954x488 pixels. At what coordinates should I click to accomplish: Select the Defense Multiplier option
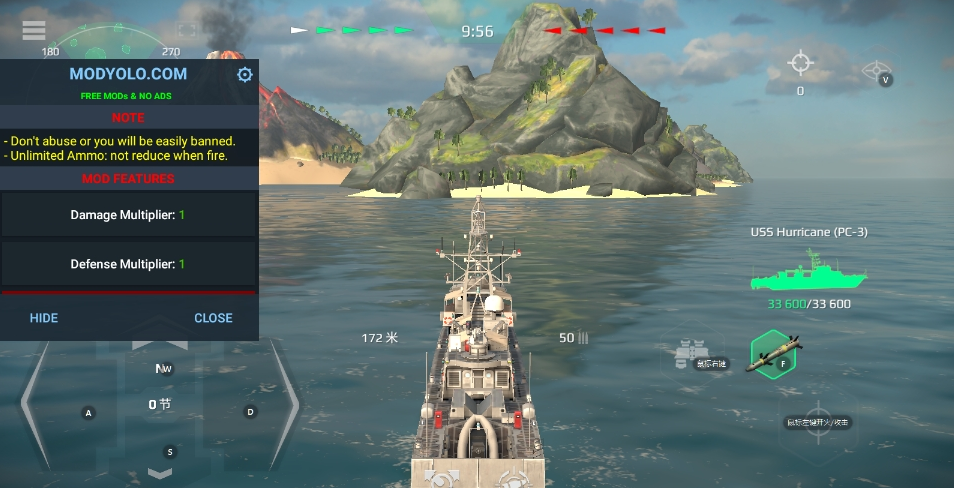tap(128, 264)
